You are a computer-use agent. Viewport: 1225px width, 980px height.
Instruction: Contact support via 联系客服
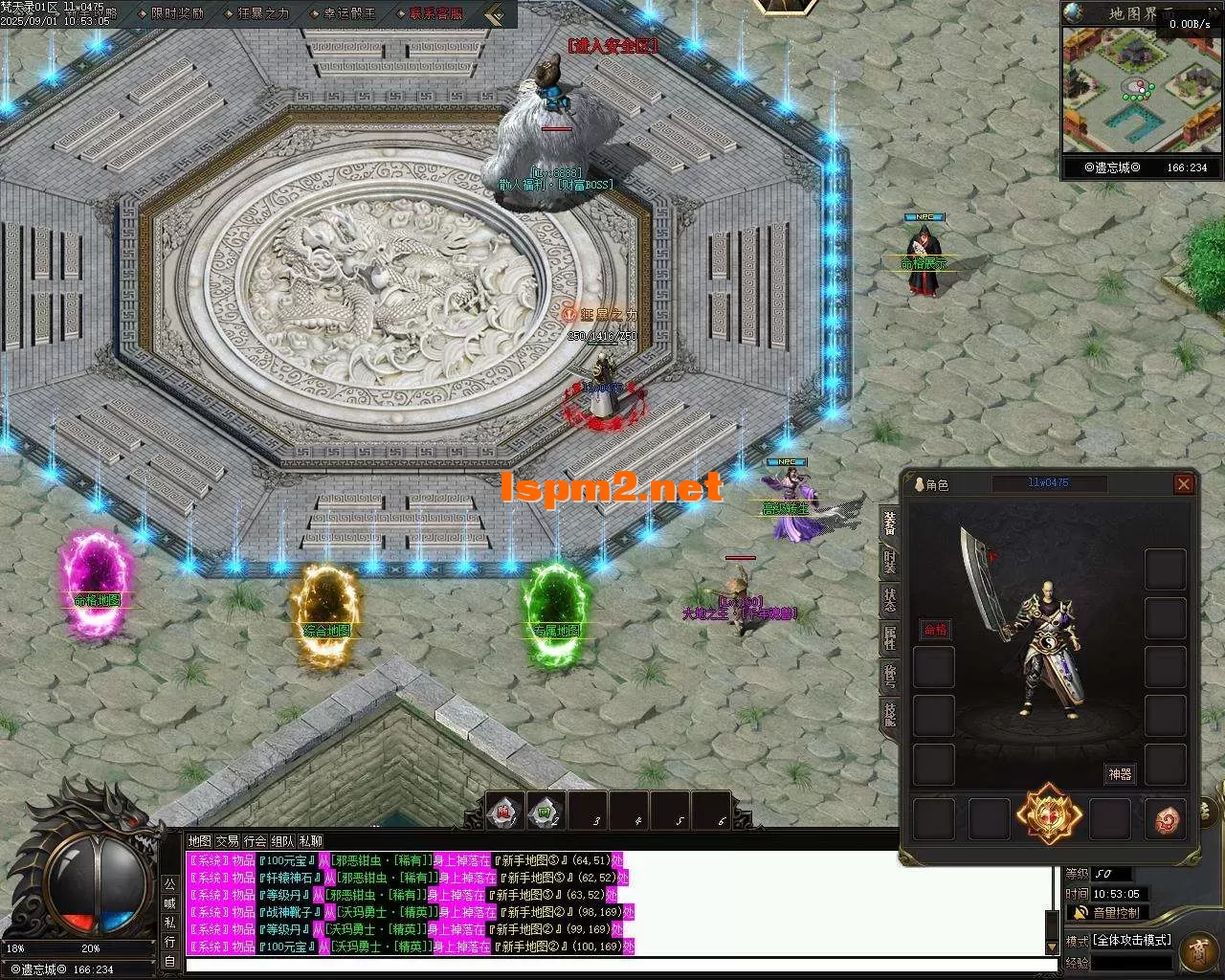coord(435,13)
